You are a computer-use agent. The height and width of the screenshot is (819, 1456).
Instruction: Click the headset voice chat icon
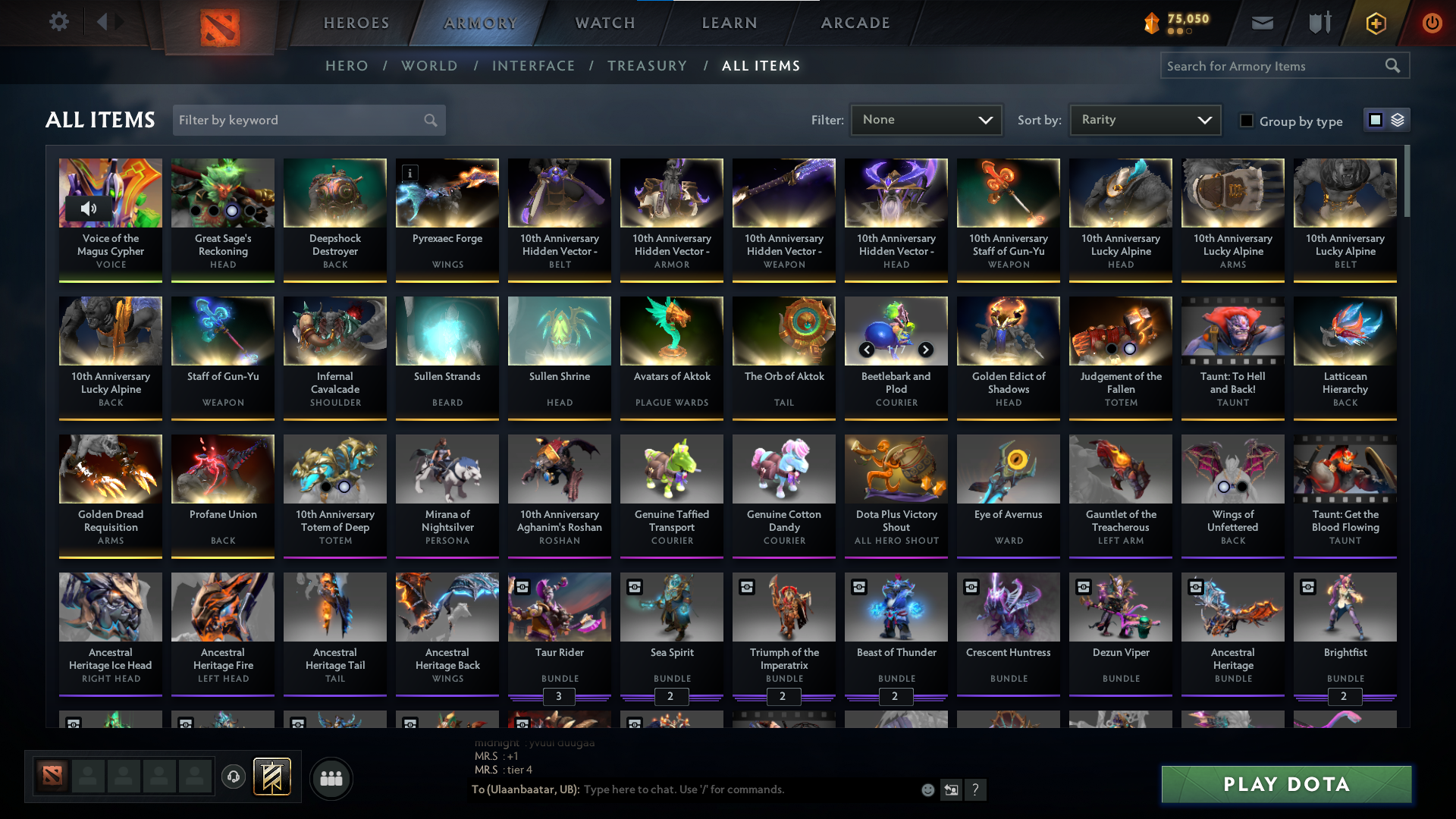pyautogui.click(x=234, y=777)
